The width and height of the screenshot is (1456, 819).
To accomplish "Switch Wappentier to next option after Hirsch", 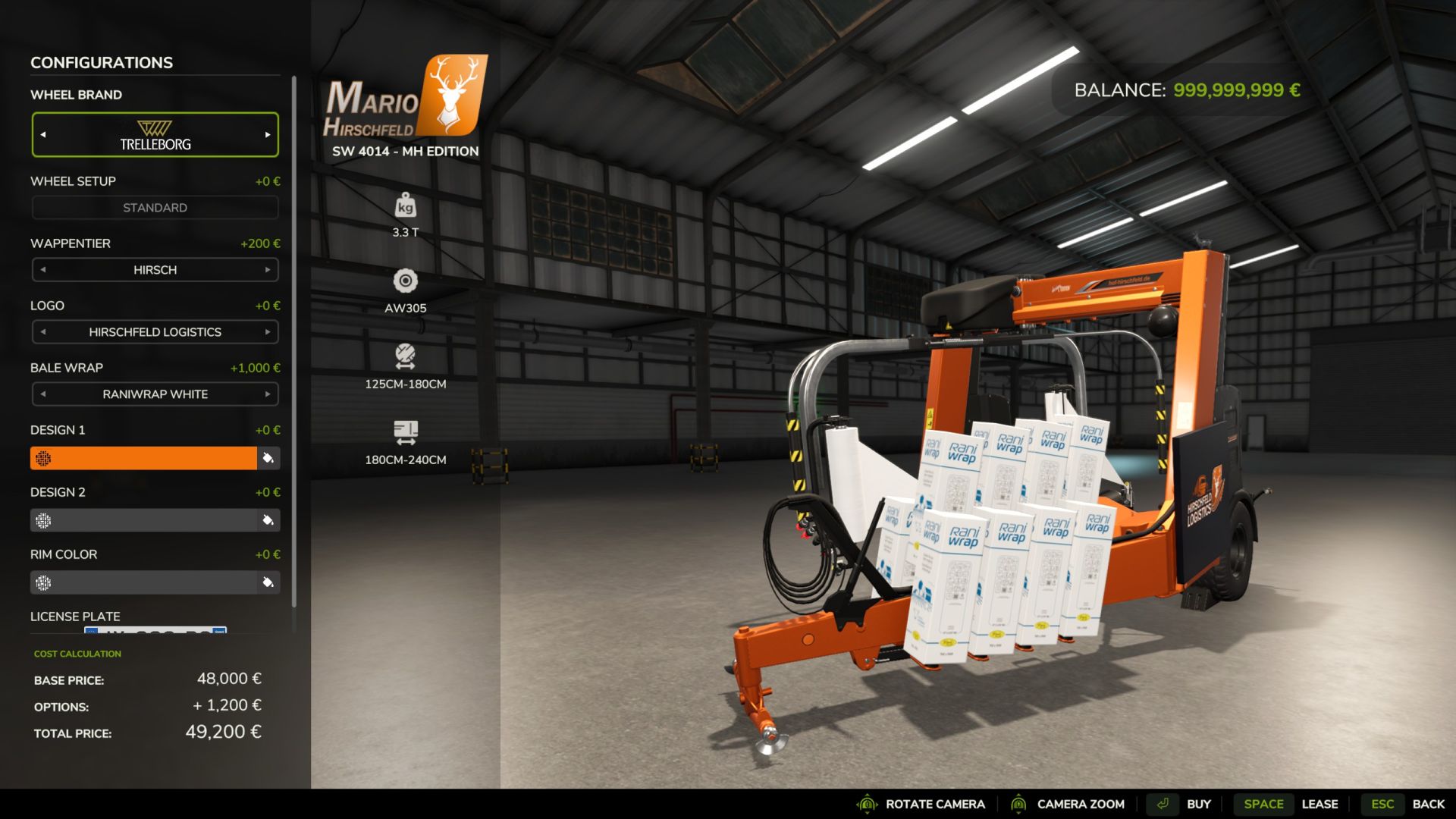I will pos(268,270).
